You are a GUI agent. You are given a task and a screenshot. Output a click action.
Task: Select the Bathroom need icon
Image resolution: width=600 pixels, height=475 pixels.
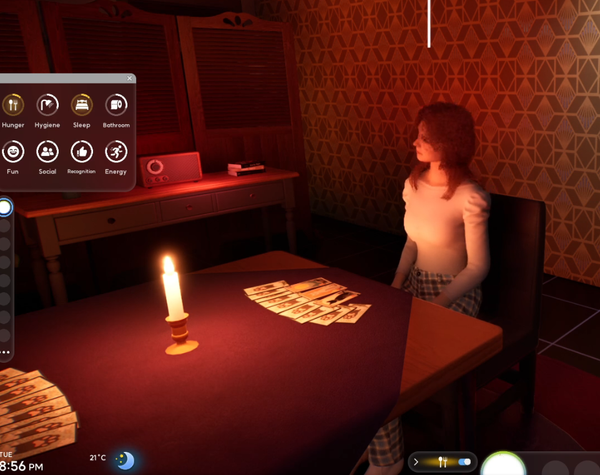115,104
